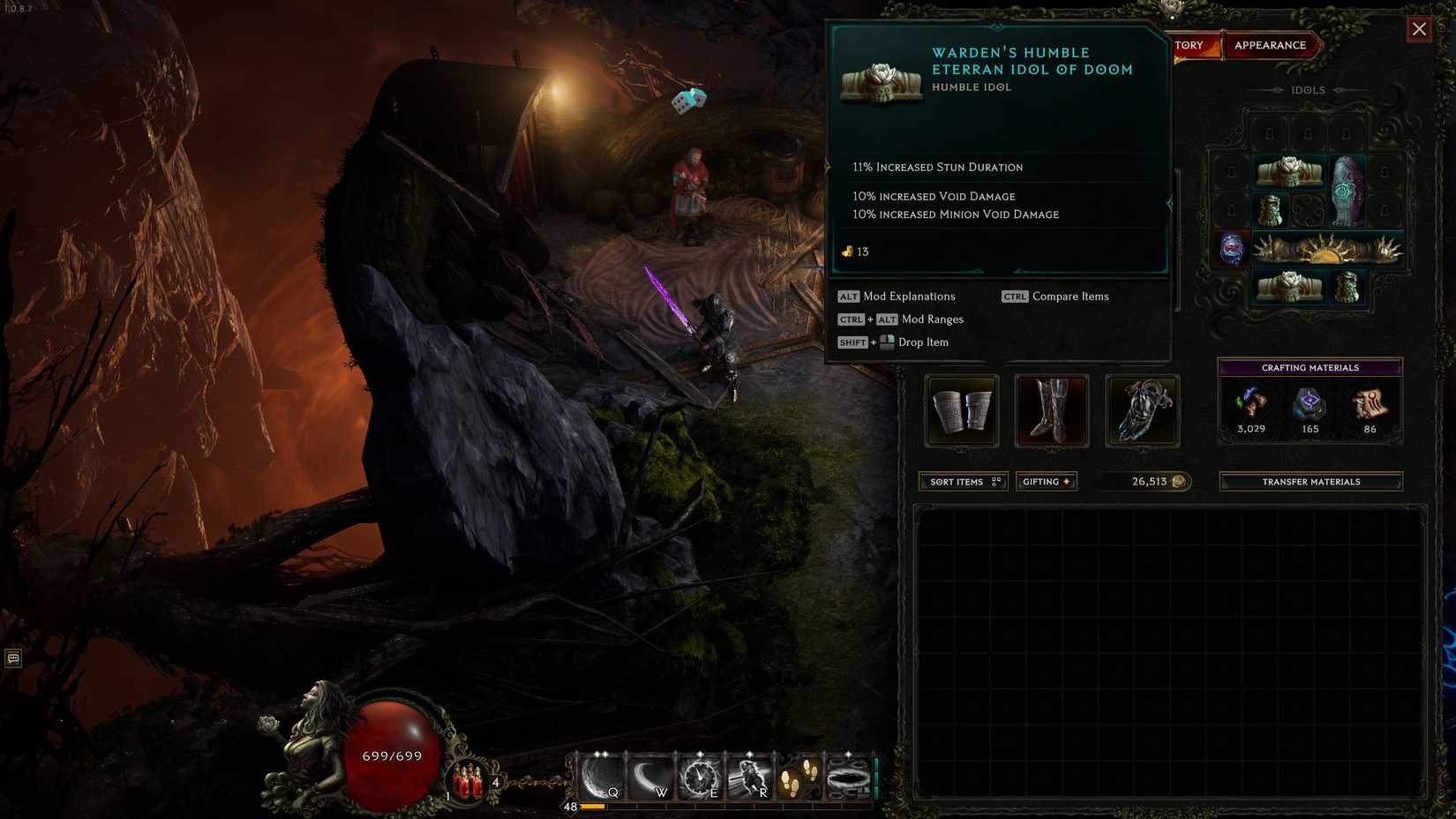The width and height of the screenshot is (1456, 819).
Task: Switch to the Appearance tab
Action: click(x=1270, y=45)
